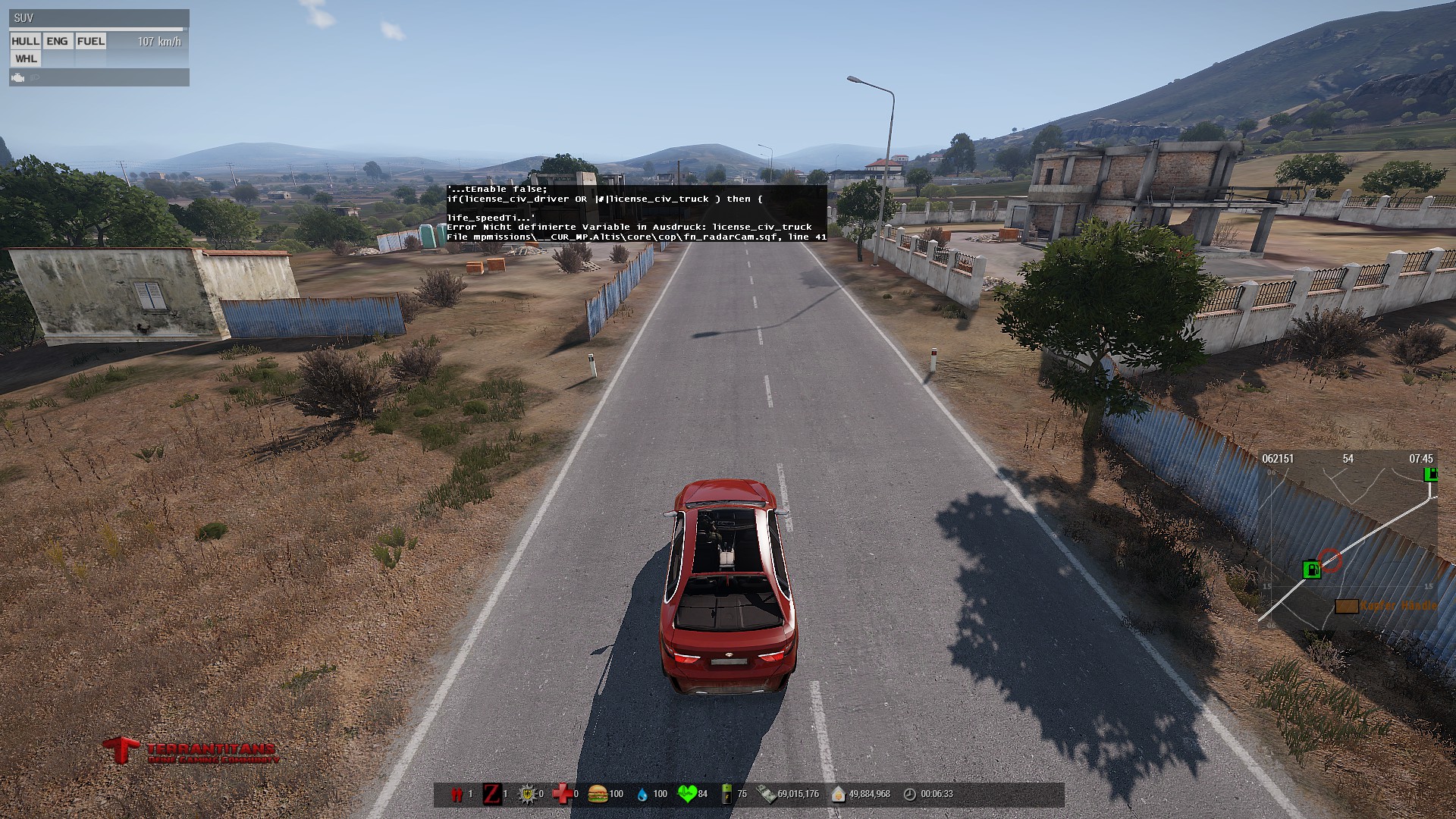The height and width of the screenshot is (819, 1456).
Task: Click the cash money stack icon
Action: [x=767, y=794]
